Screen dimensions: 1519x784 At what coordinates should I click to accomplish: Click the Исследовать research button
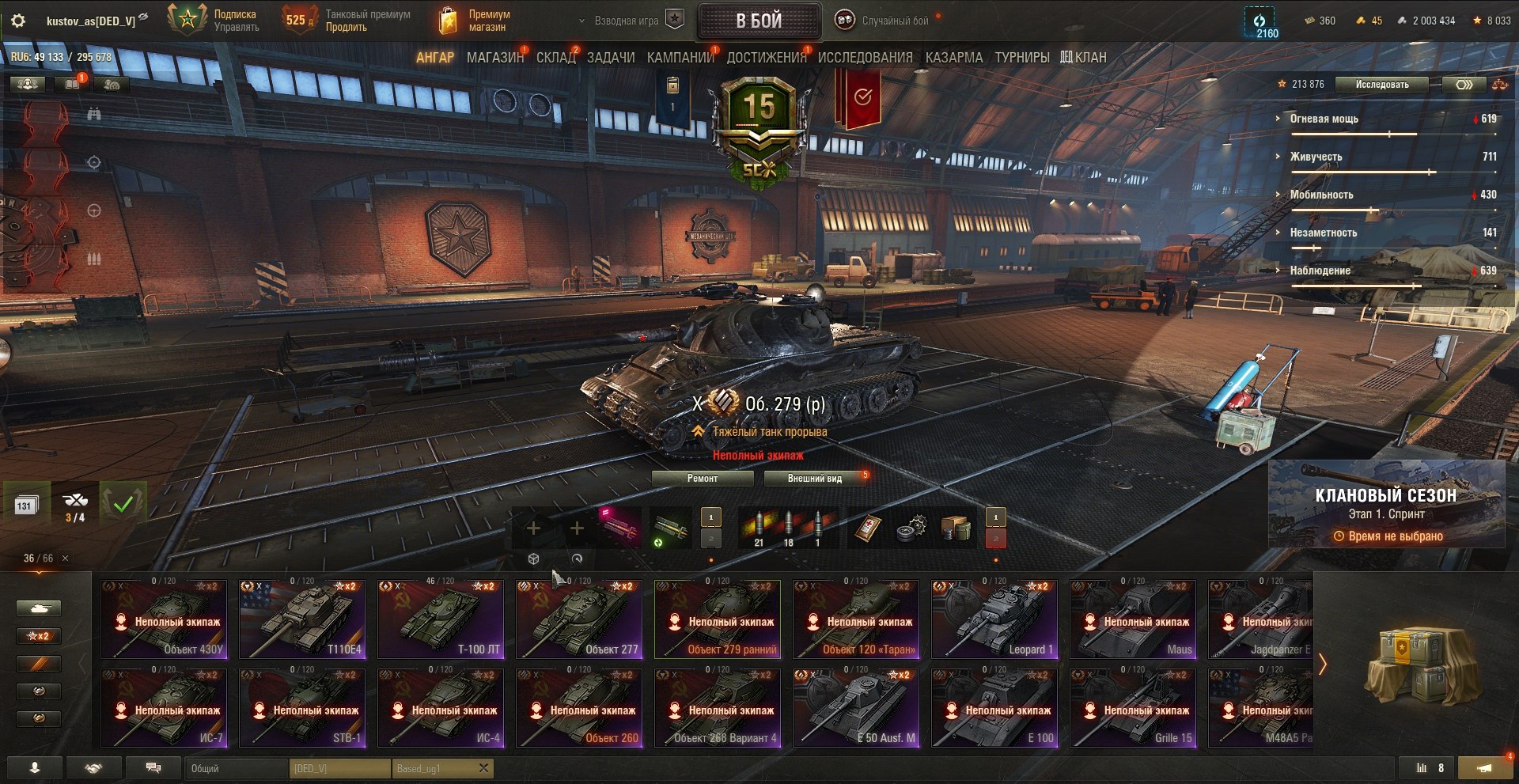[x=1381, y=85]
